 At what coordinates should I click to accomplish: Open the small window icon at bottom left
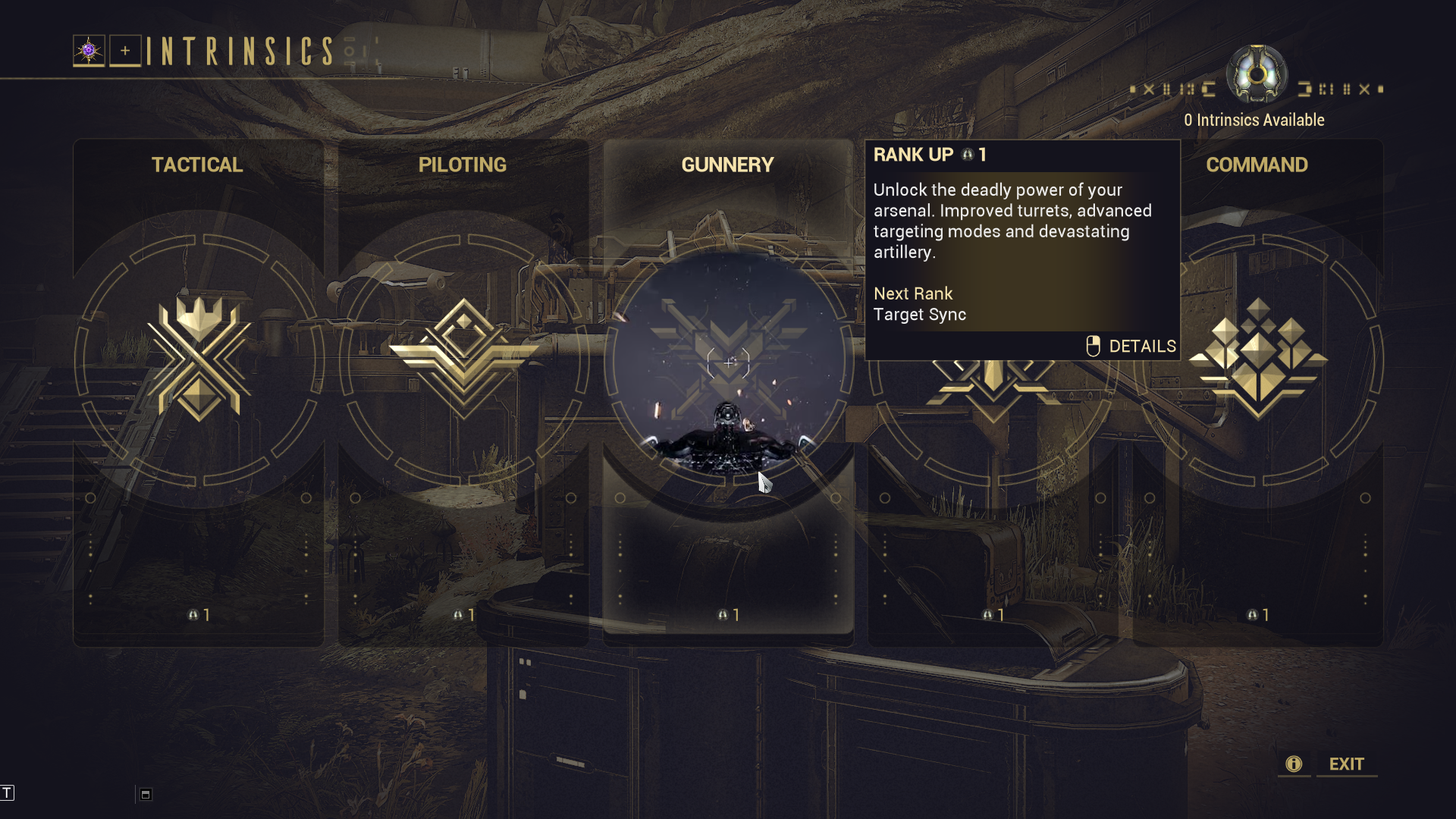(146, 795)
